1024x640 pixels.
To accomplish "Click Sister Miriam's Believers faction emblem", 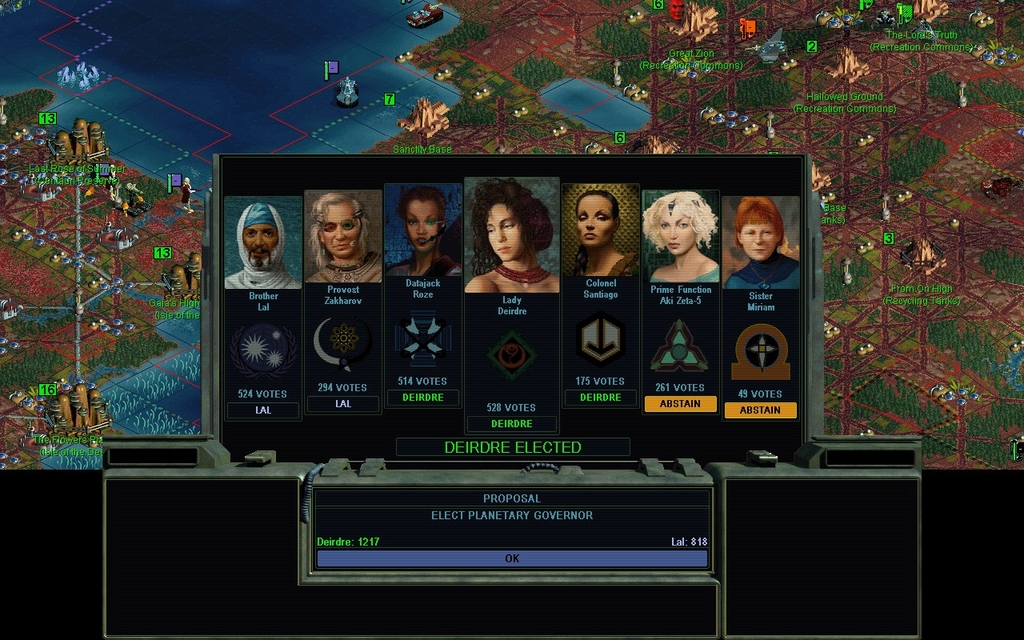I will coord(760,351).
